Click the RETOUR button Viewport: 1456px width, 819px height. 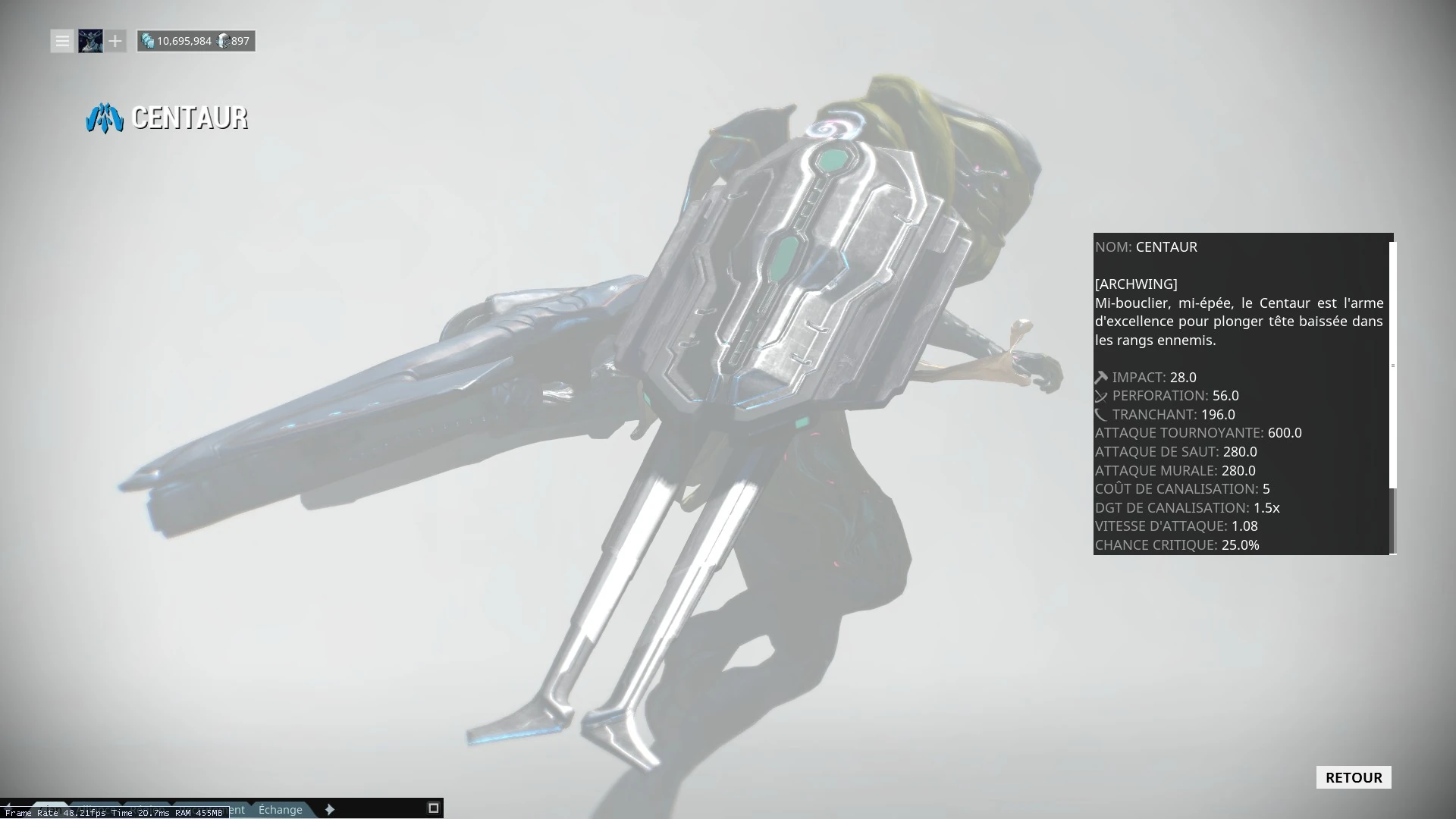point(1353,777)
